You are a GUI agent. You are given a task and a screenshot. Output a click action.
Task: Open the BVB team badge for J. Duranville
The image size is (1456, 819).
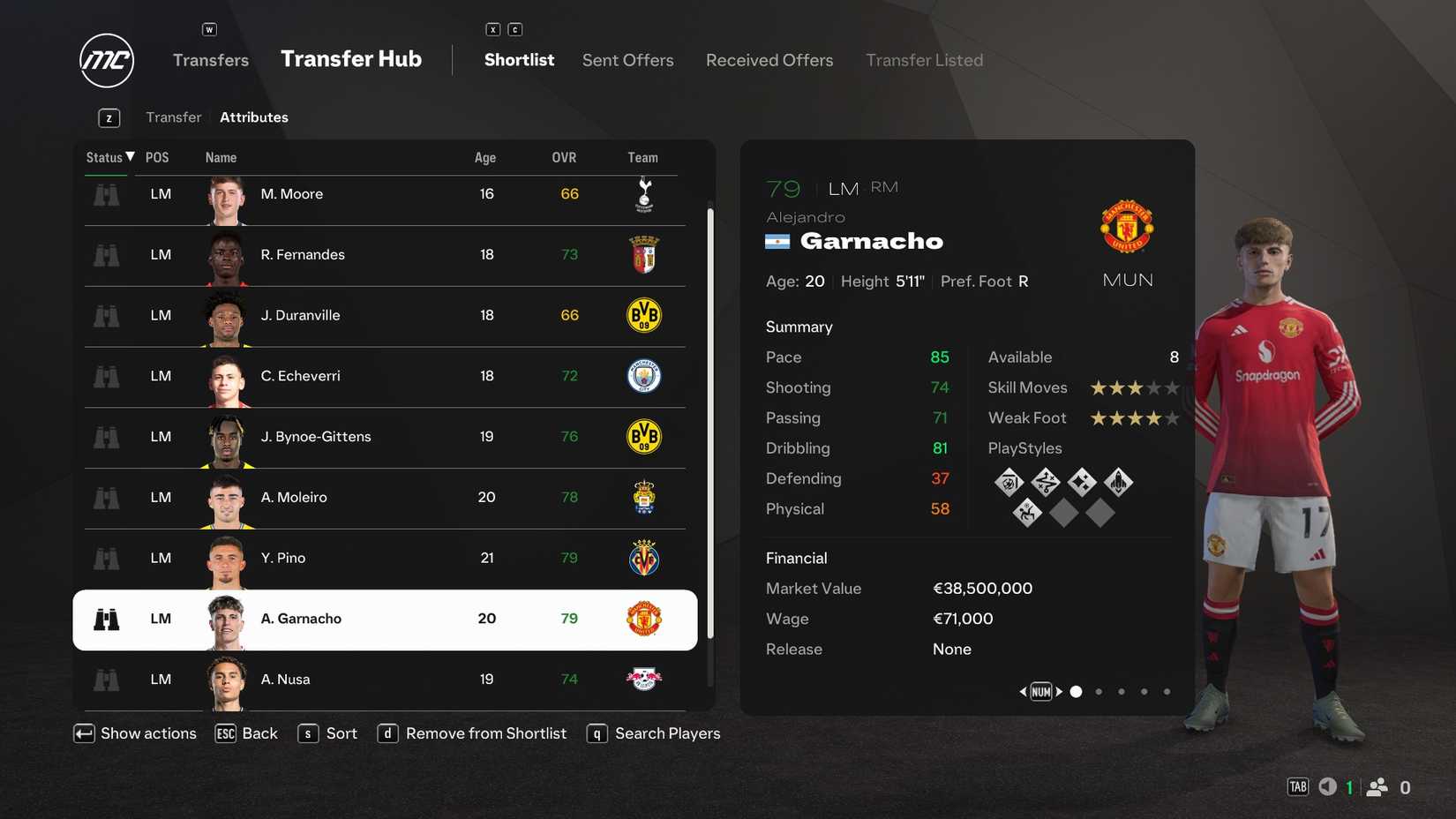[x=644, y=315]
